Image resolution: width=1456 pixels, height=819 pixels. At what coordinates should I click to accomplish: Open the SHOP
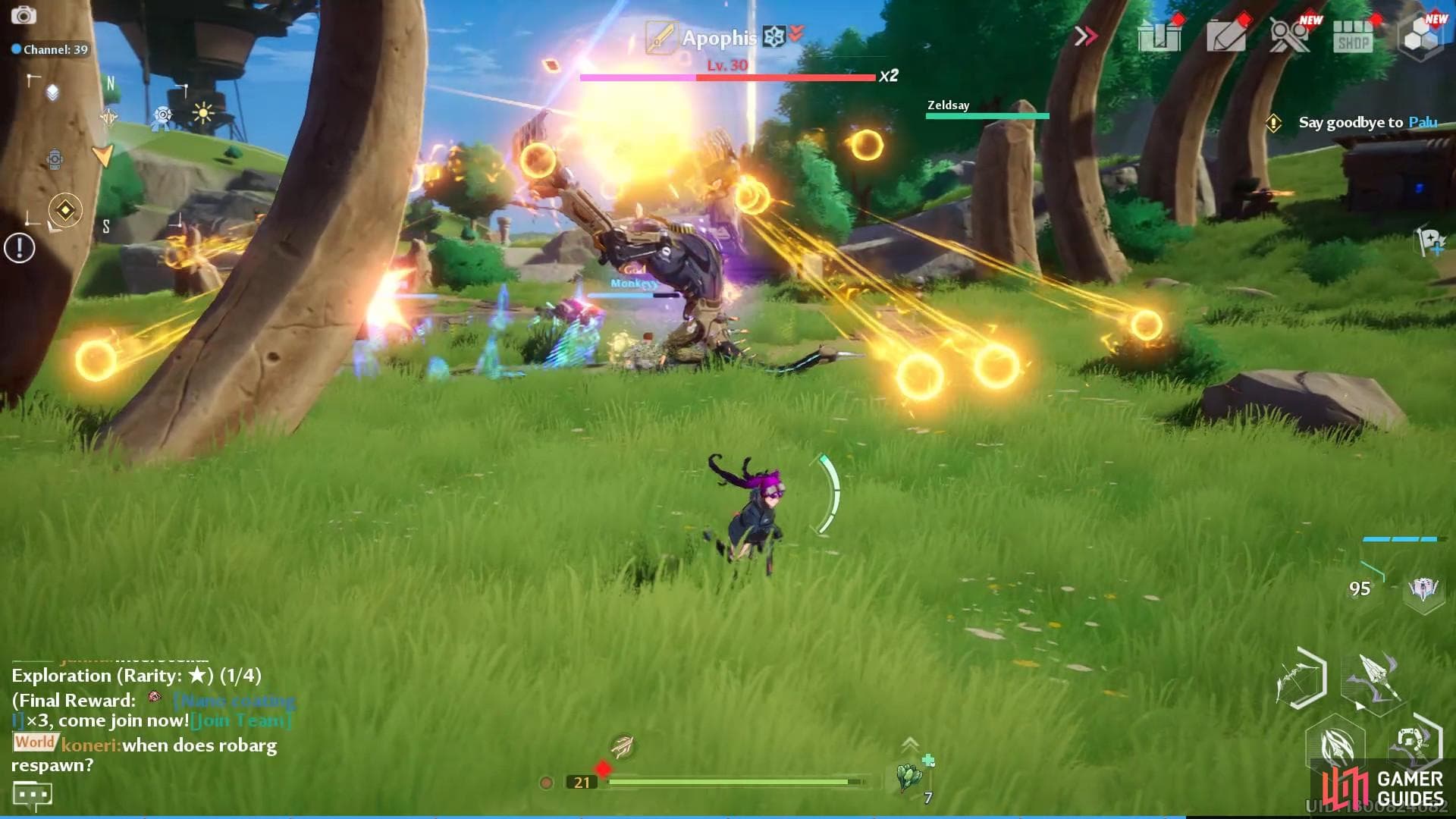pos(1354,35)
